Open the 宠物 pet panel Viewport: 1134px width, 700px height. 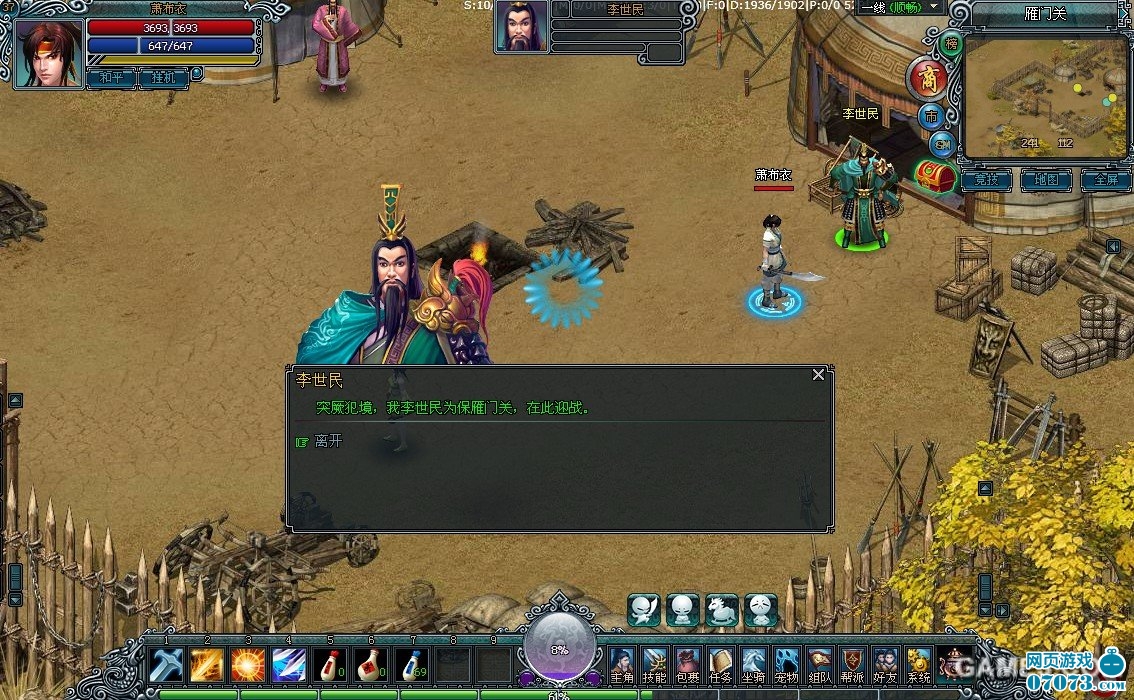786,665
